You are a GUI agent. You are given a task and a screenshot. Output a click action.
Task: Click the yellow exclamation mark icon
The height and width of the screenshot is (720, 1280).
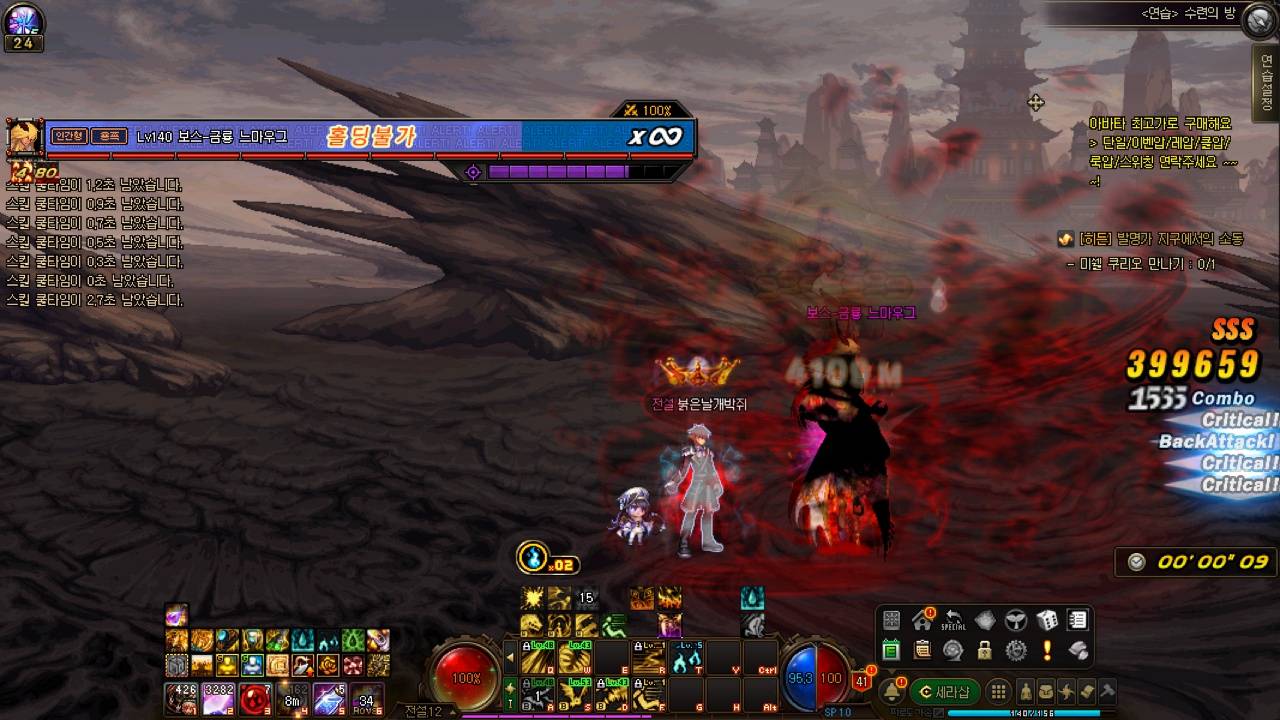pos(1047,651)
